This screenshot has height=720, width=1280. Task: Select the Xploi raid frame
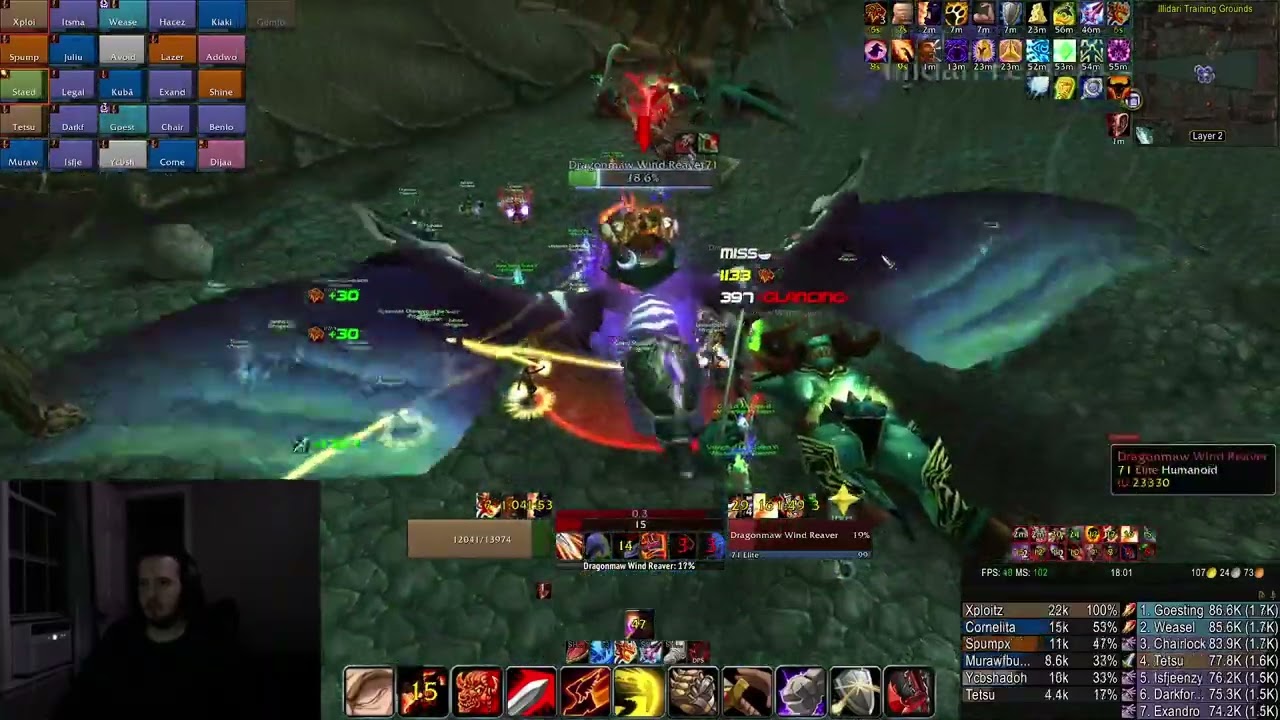(x=24, y=21)
